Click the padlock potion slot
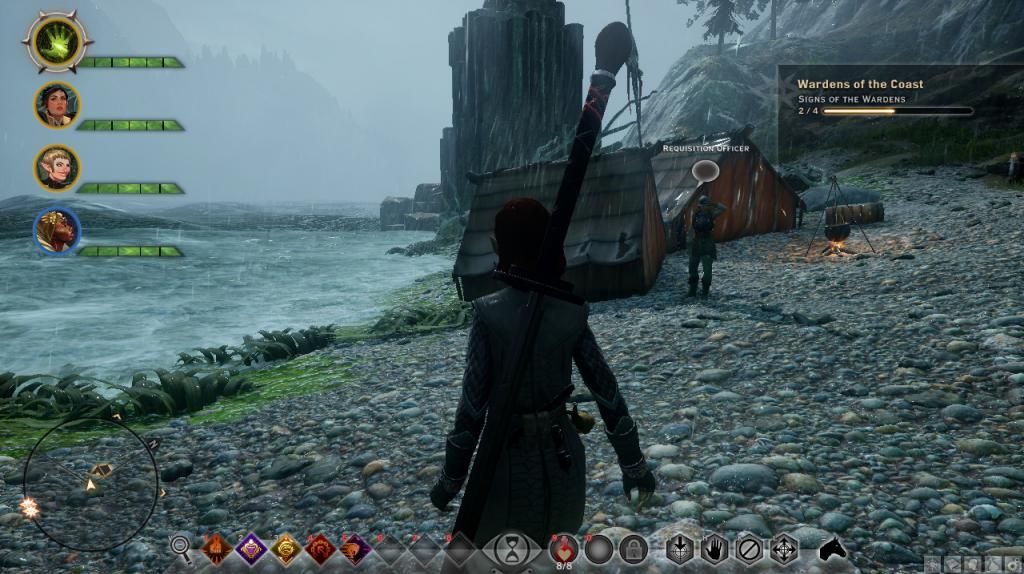 tap(632, 548)
